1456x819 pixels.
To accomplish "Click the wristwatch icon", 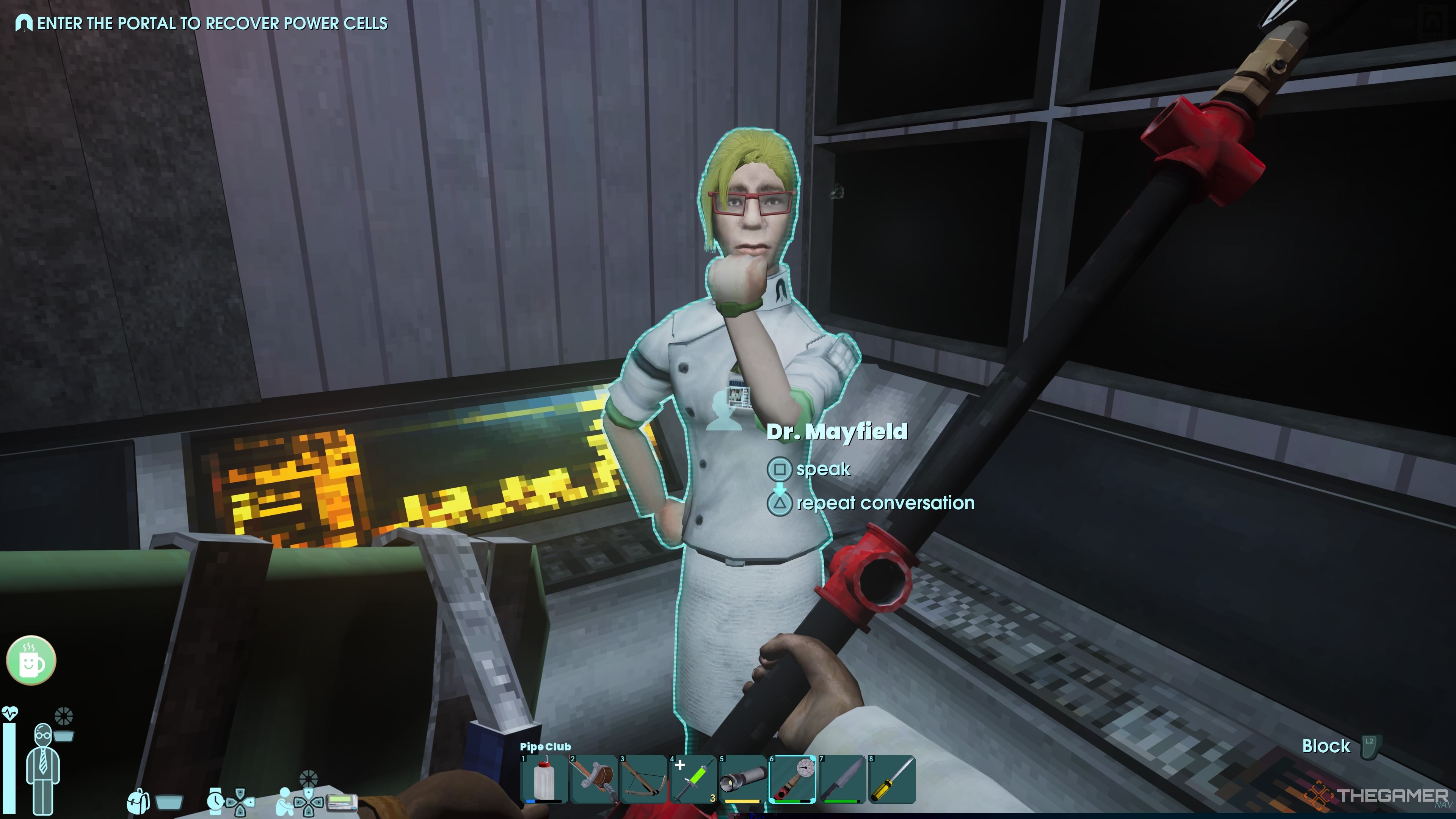I will [215, 801].
